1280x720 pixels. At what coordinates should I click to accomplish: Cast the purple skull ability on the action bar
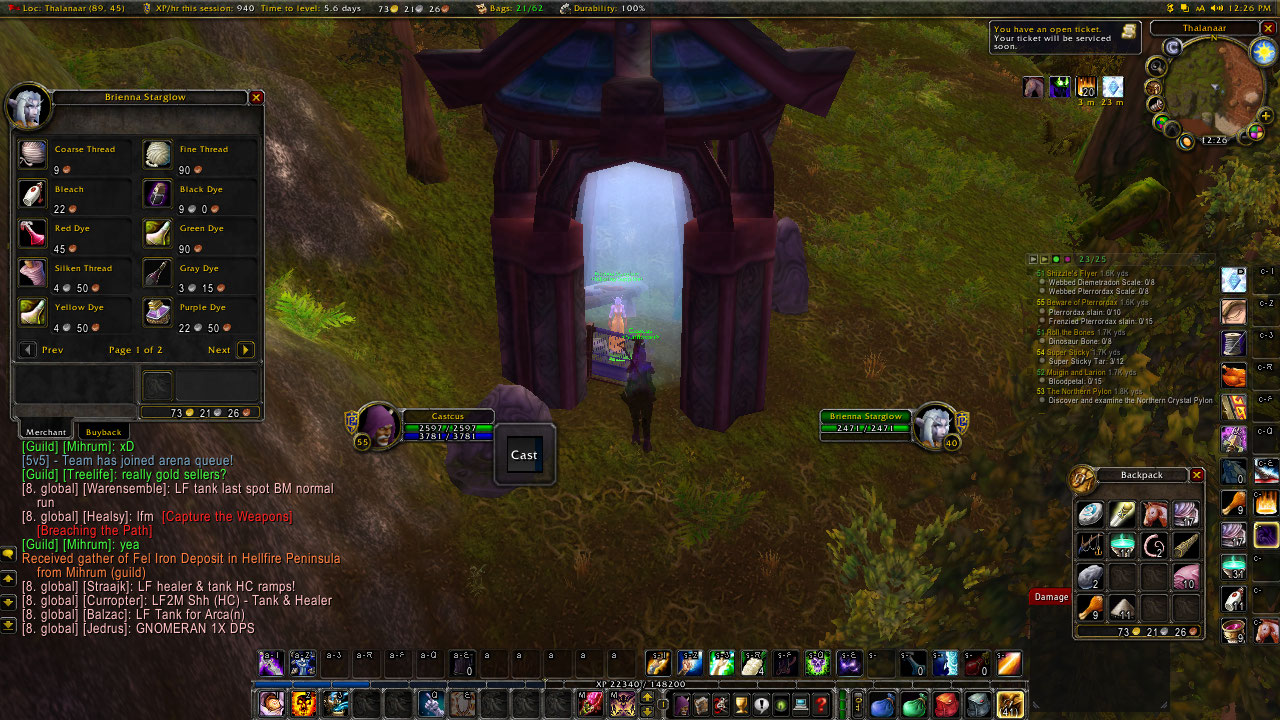pos(817,663)
